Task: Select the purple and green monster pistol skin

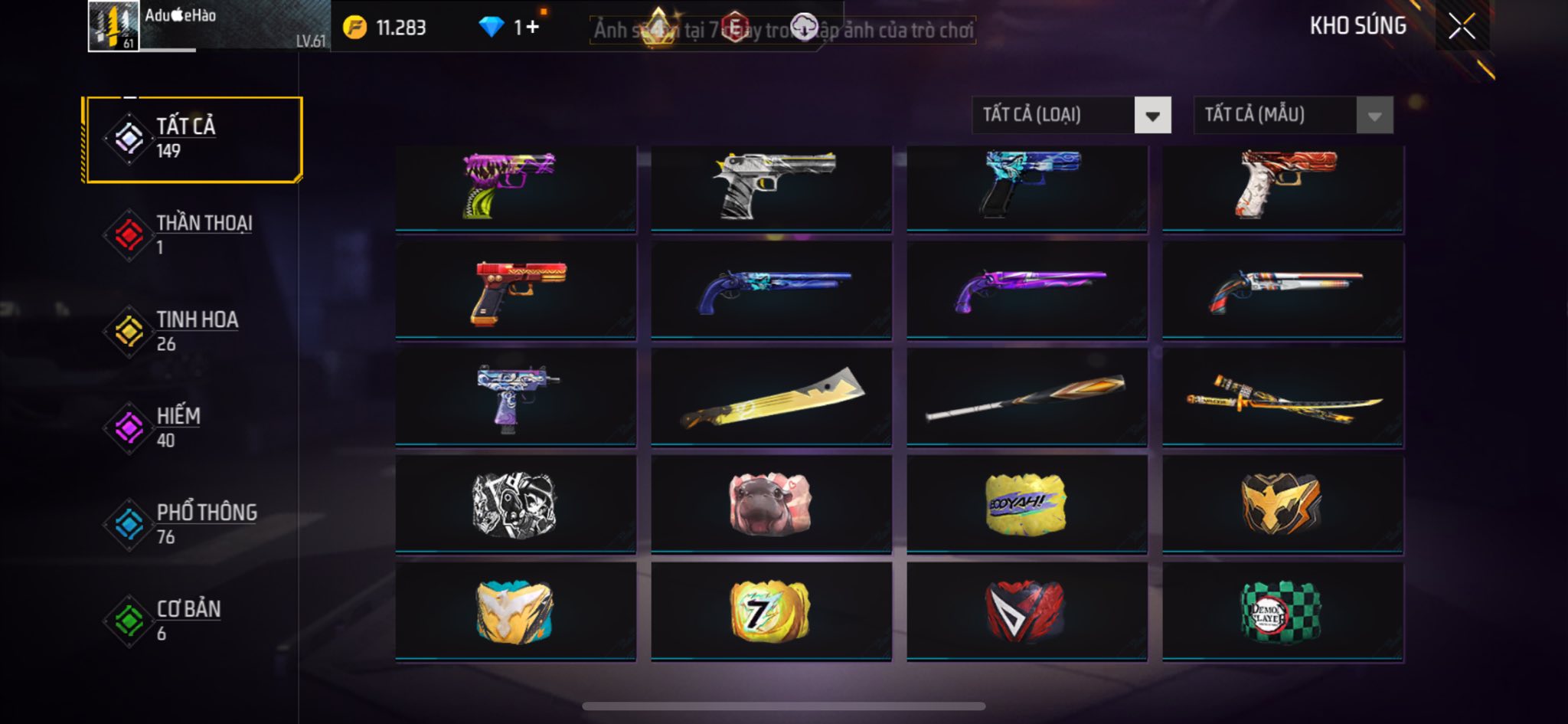Action: point(515,187)
